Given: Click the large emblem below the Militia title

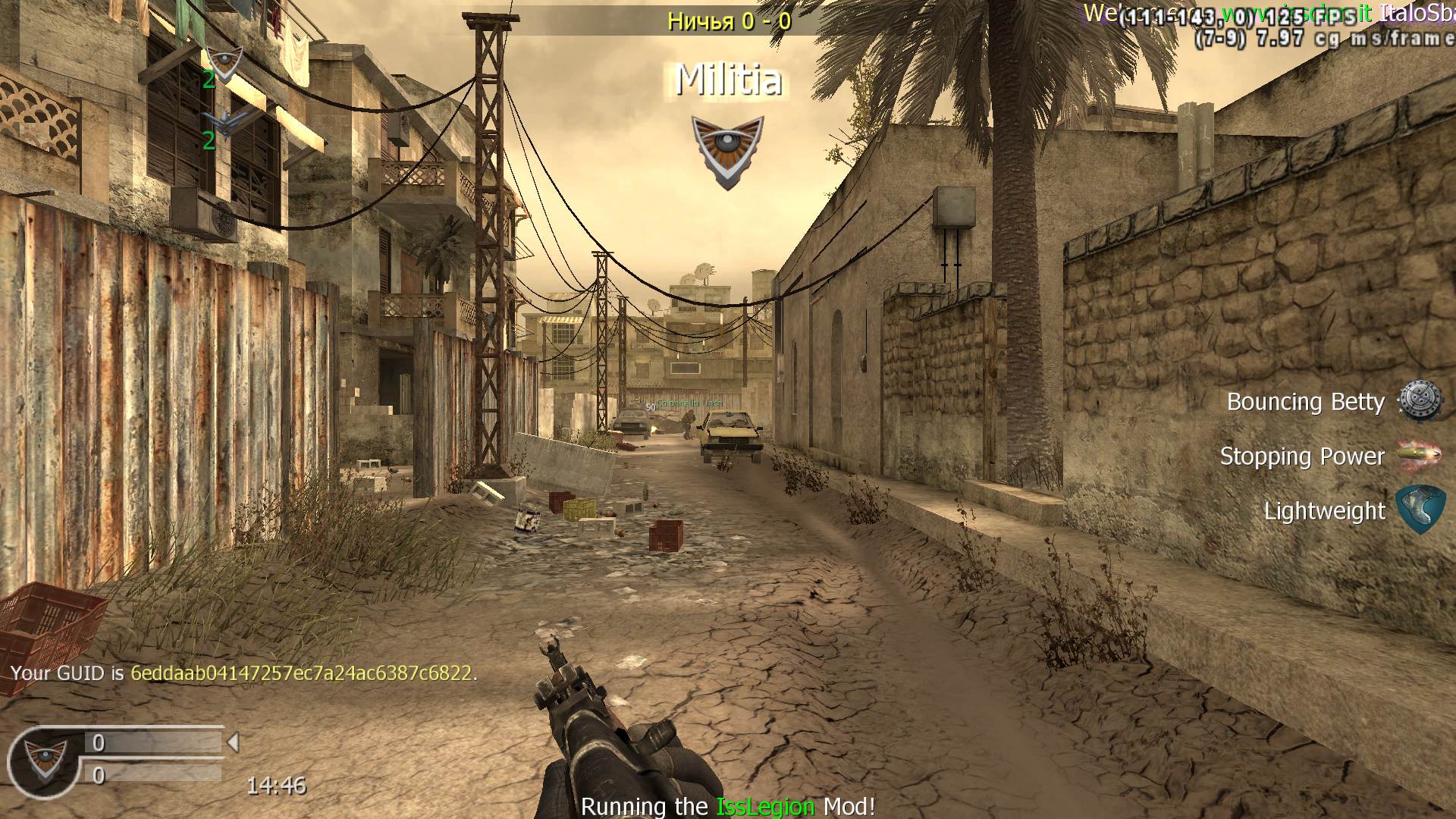Looking at the screenshot, I should tap(727, 151).
